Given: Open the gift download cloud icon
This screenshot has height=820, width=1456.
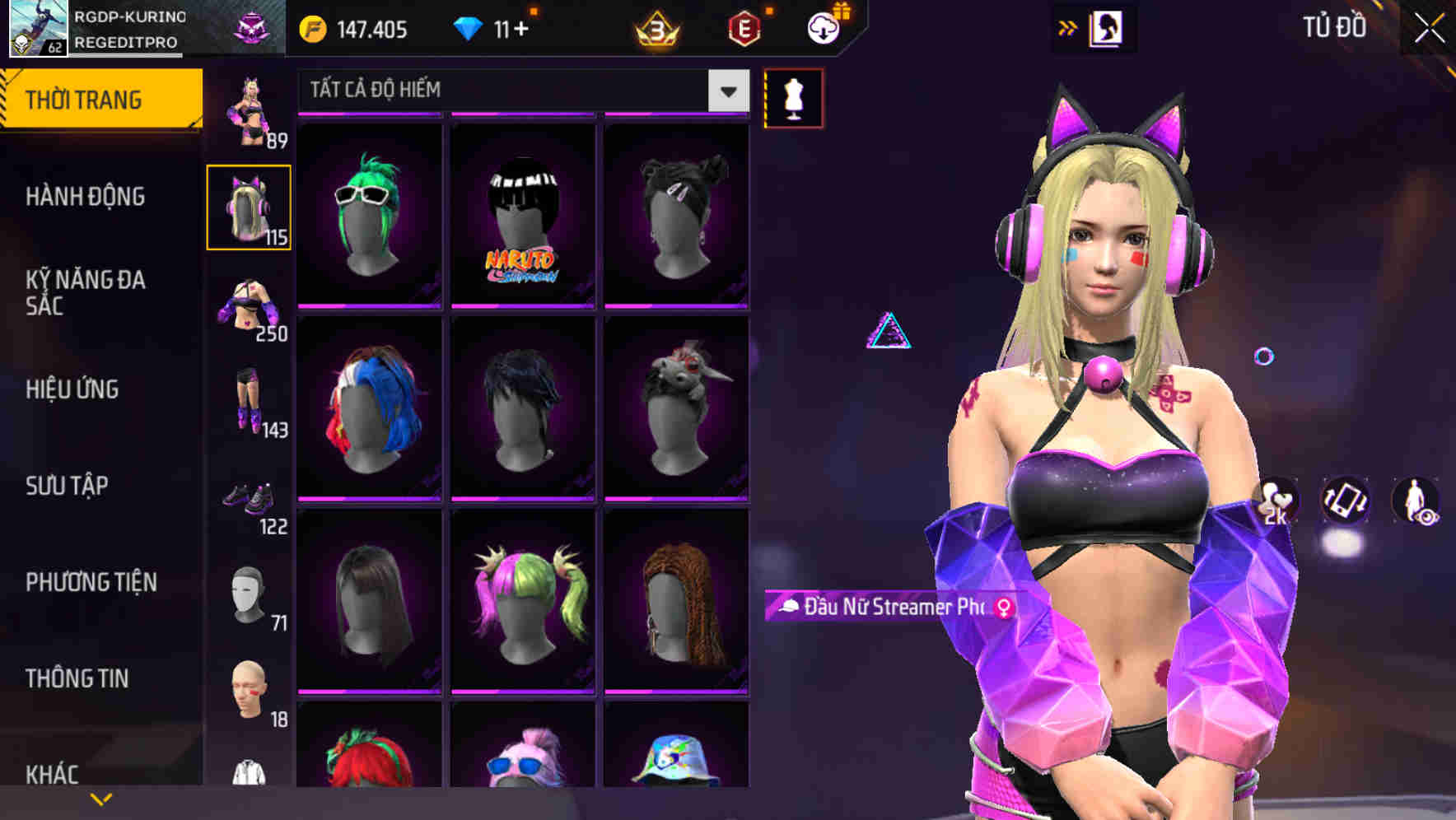Looking at the screenshot, I should click(823, 26).
